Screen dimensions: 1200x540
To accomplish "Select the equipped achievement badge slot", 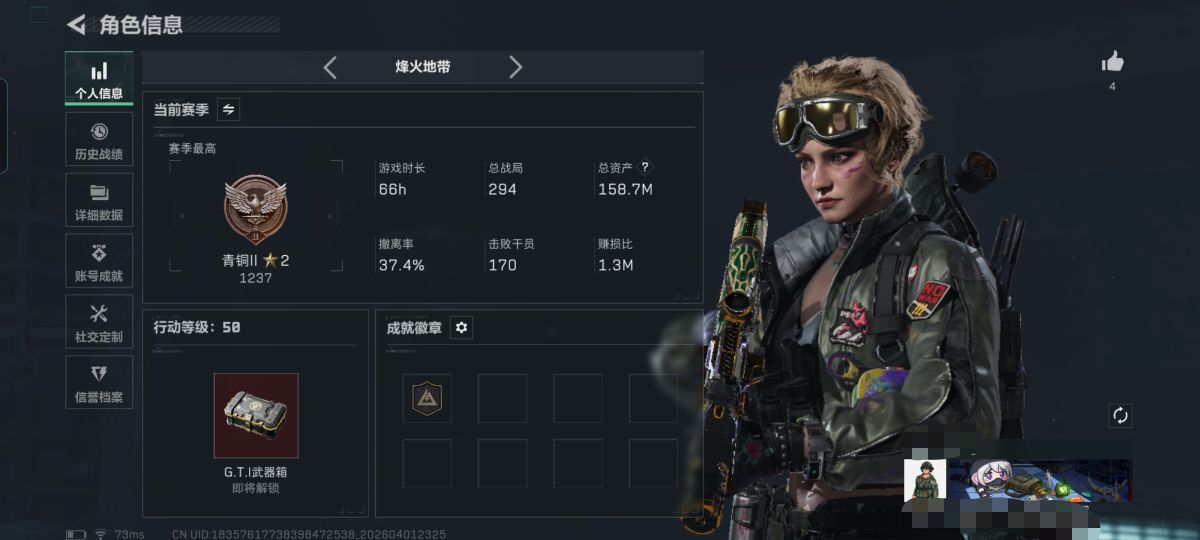I will pyautogui.click(x=427, y=398).
